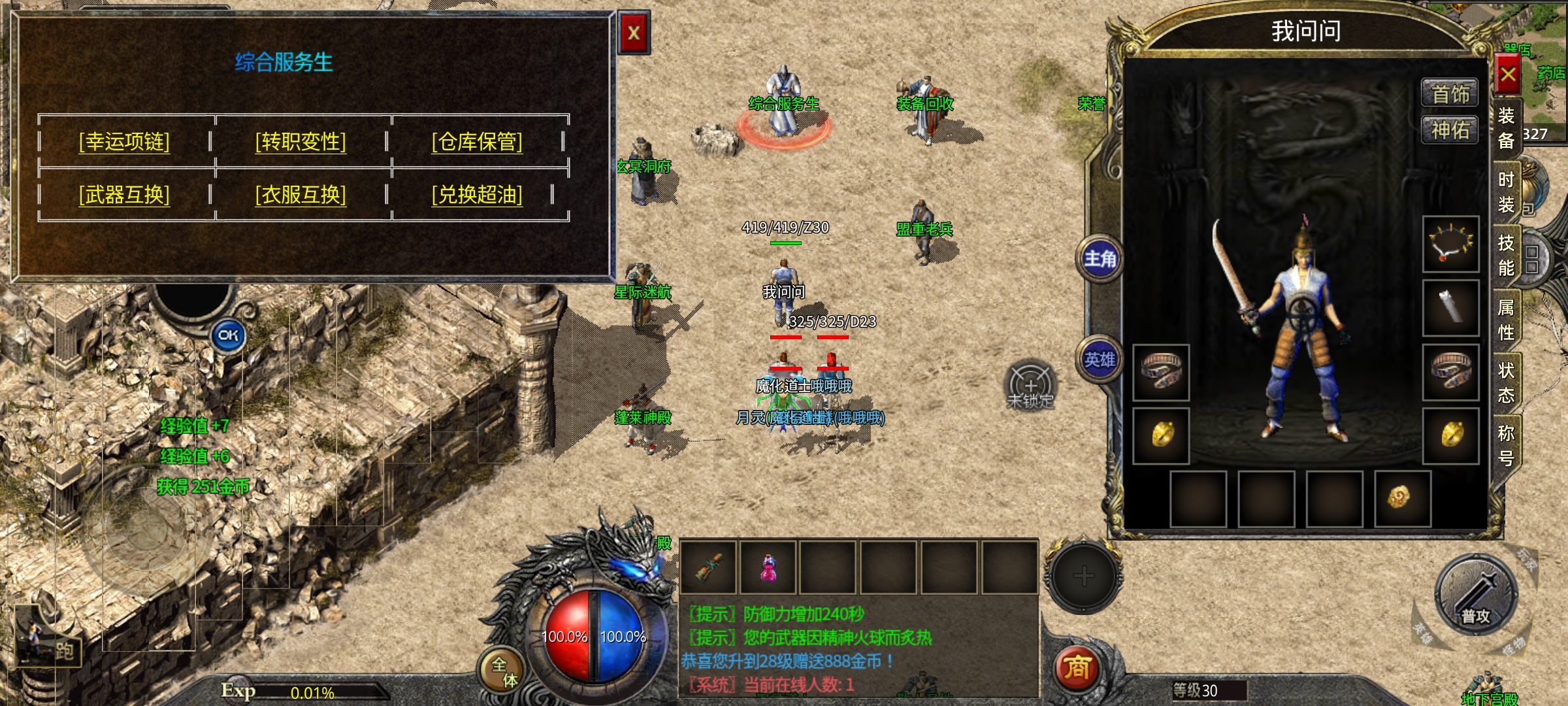The height and width of the screenshot is (706, 1568).
Task: Switch to the 时装 tab
Action: [x=1506, y=192]
